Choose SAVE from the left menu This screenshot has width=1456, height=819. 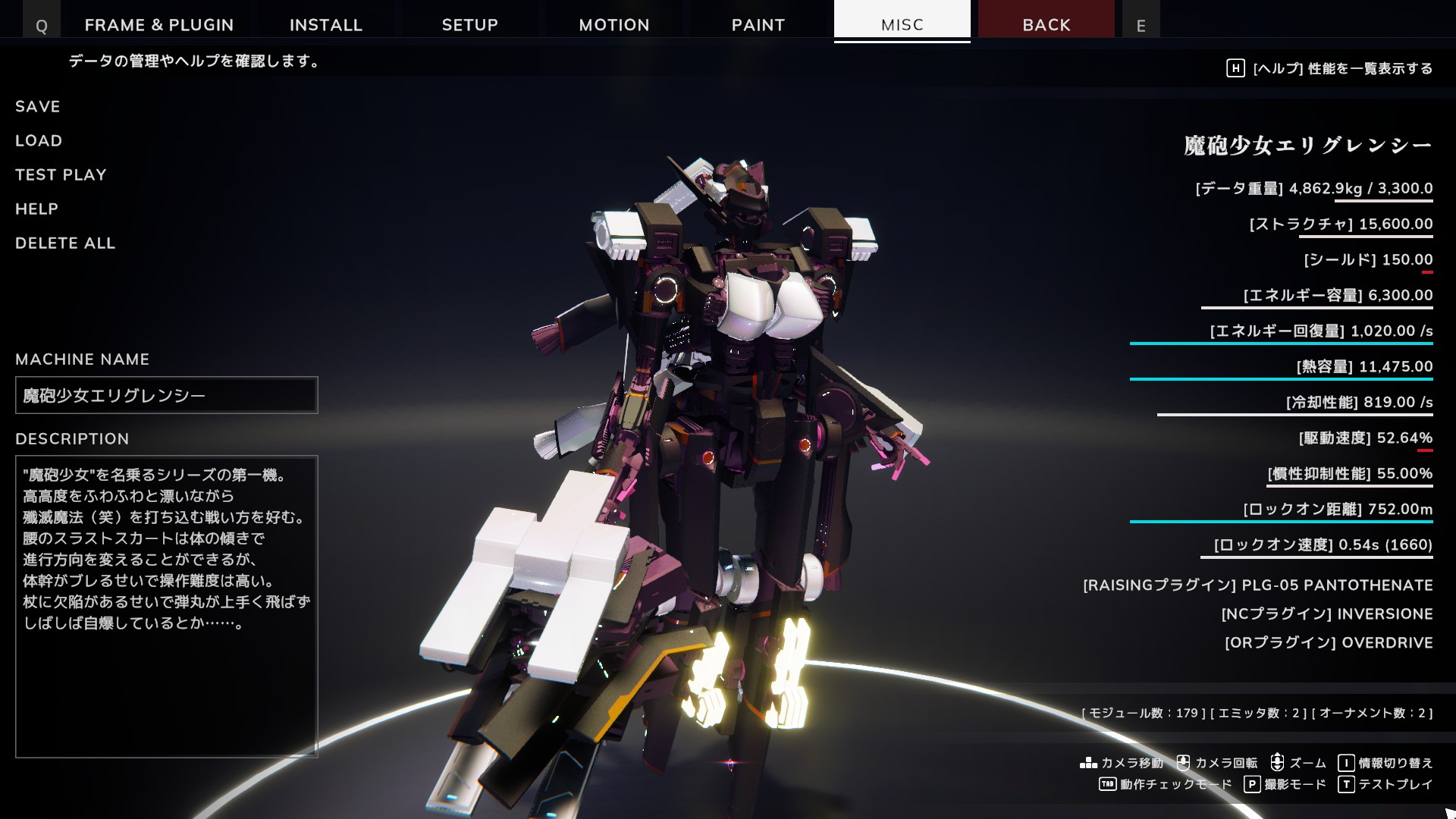click(x=38, y=107)
